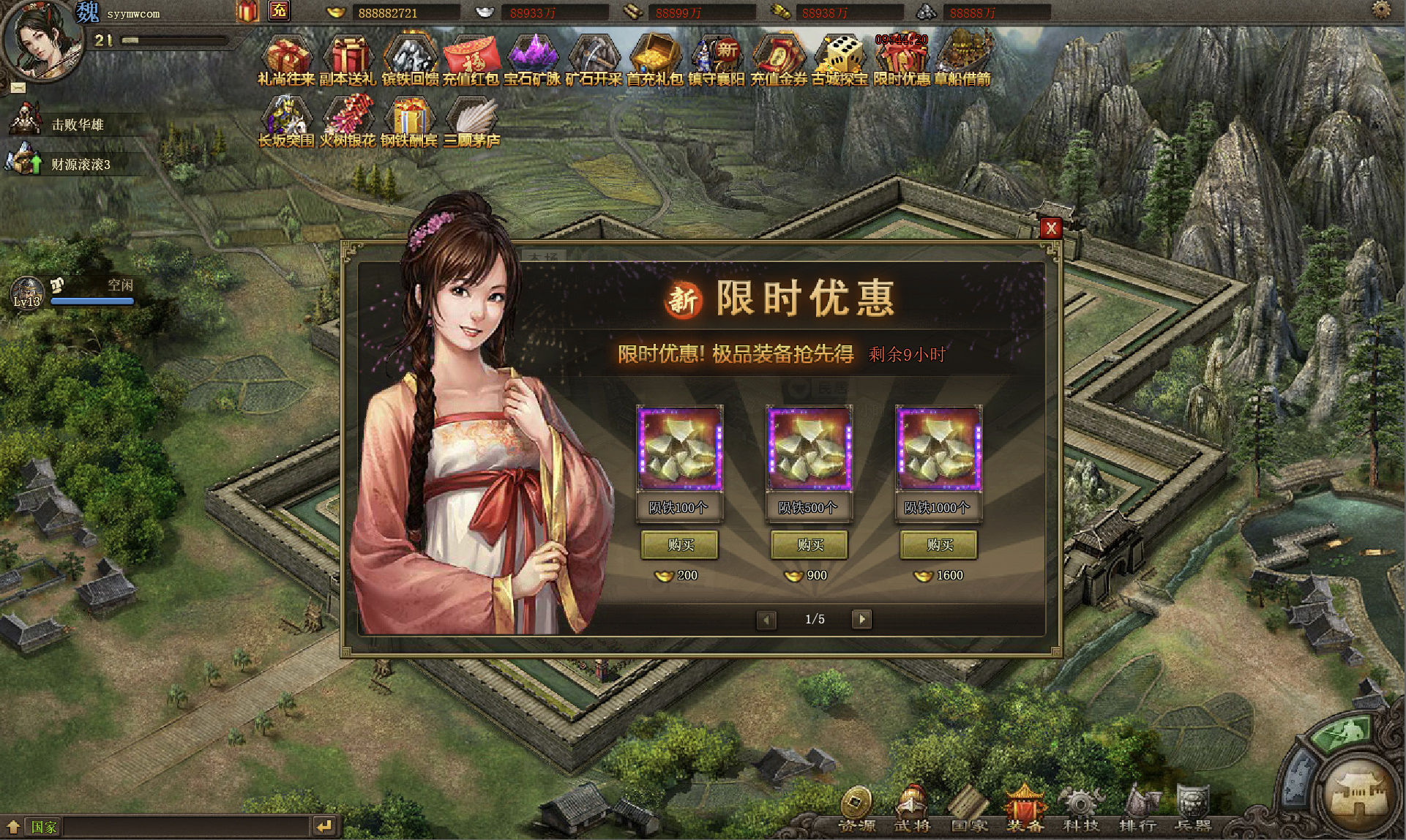Viewport: 1406px width, 840px height.
Task: Open the 礼尚往来 gift event
Action: [286, 59]
